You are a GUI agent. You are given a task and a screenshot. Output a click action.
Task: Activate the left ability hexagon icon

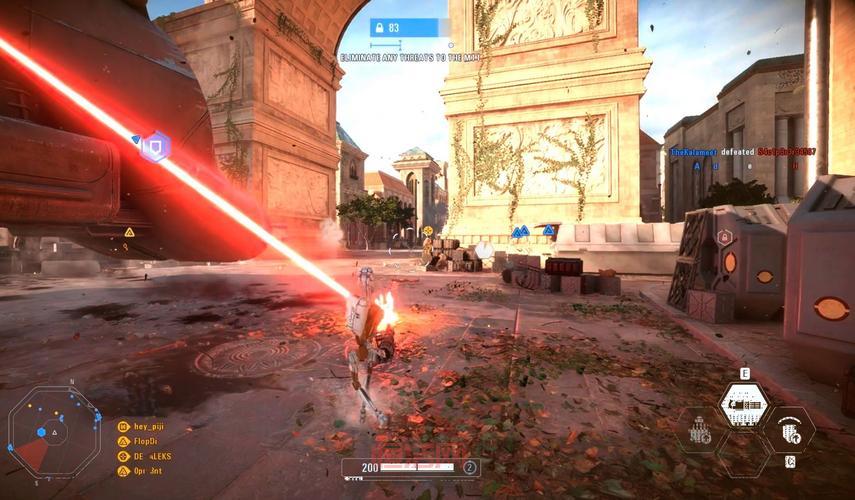click(x=700, y=430)
